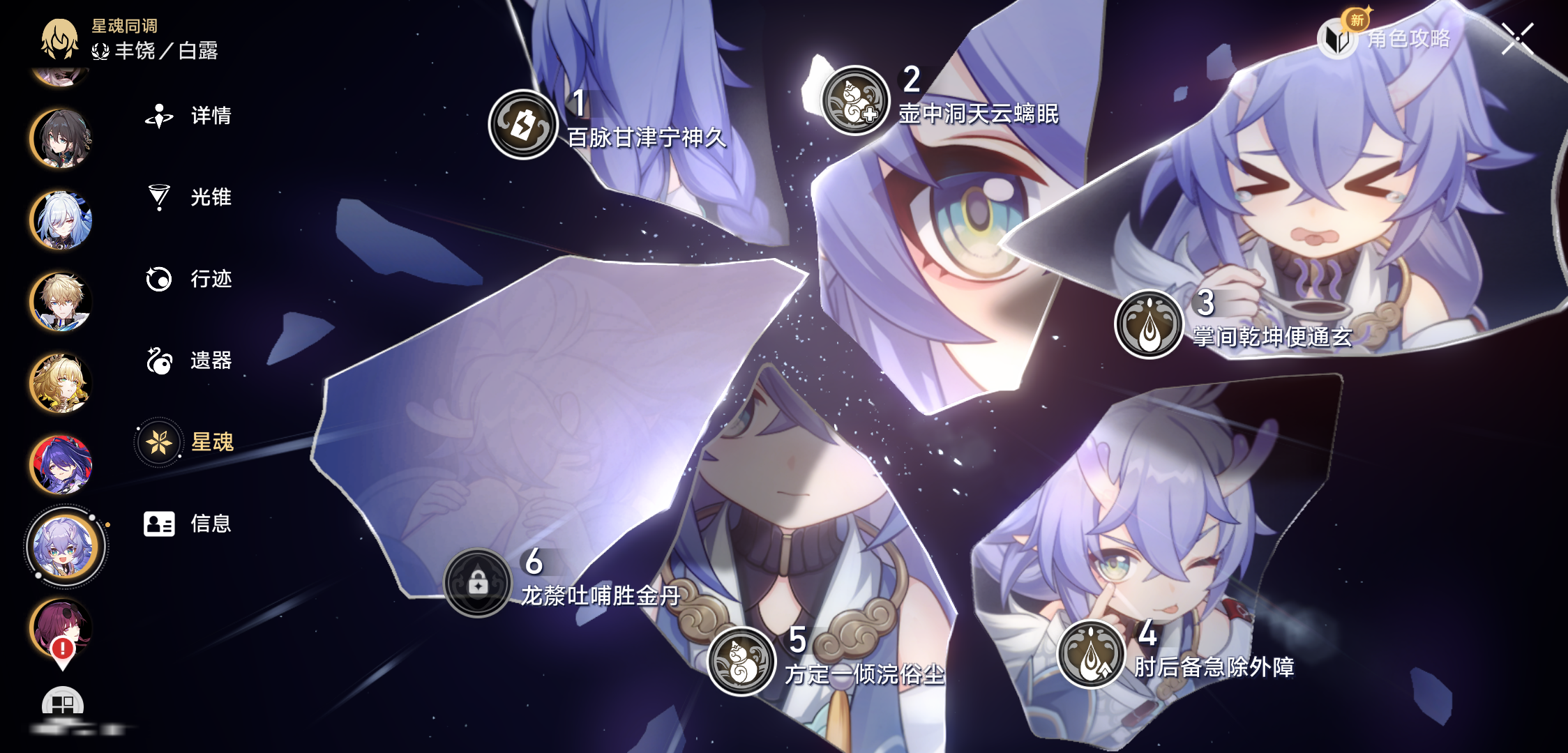Viewport: 1568px width, 753px height.
Task: Open eidolon 4 肘后备急除外障
Action: point(1092,655)
